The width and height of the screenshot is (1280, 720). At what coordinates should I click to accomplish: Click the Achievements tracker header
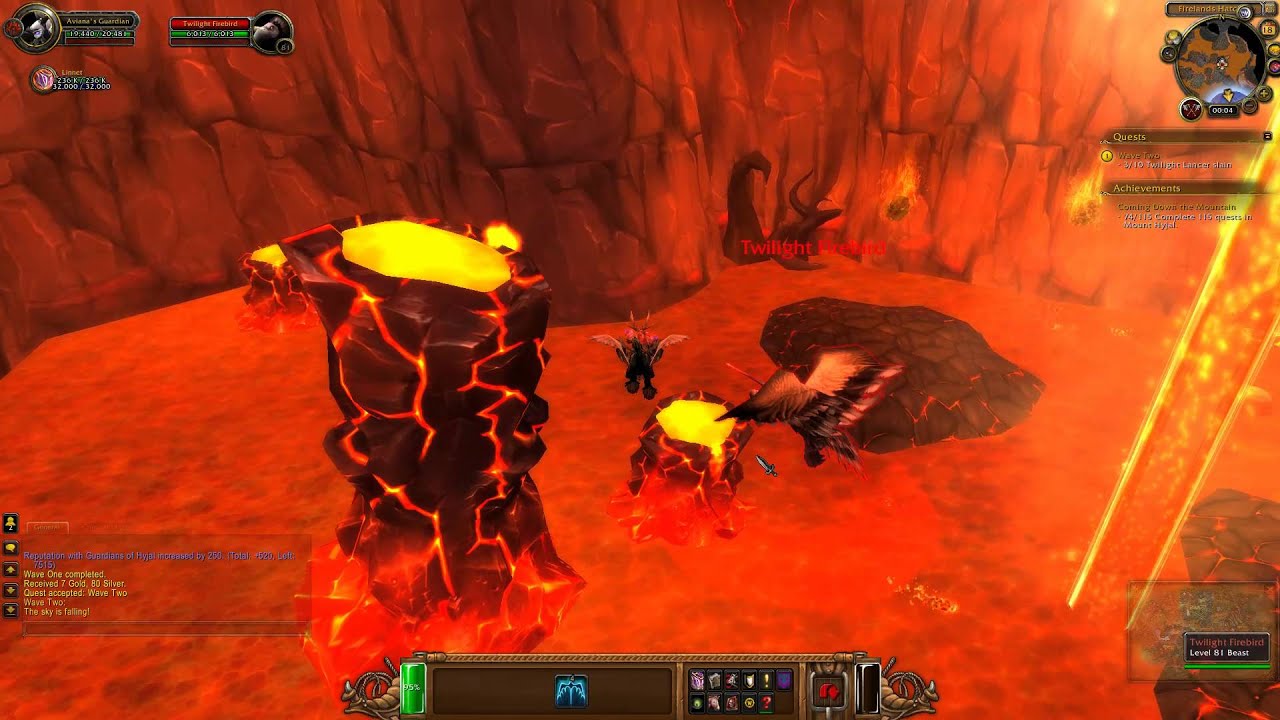click(1147, 188)
